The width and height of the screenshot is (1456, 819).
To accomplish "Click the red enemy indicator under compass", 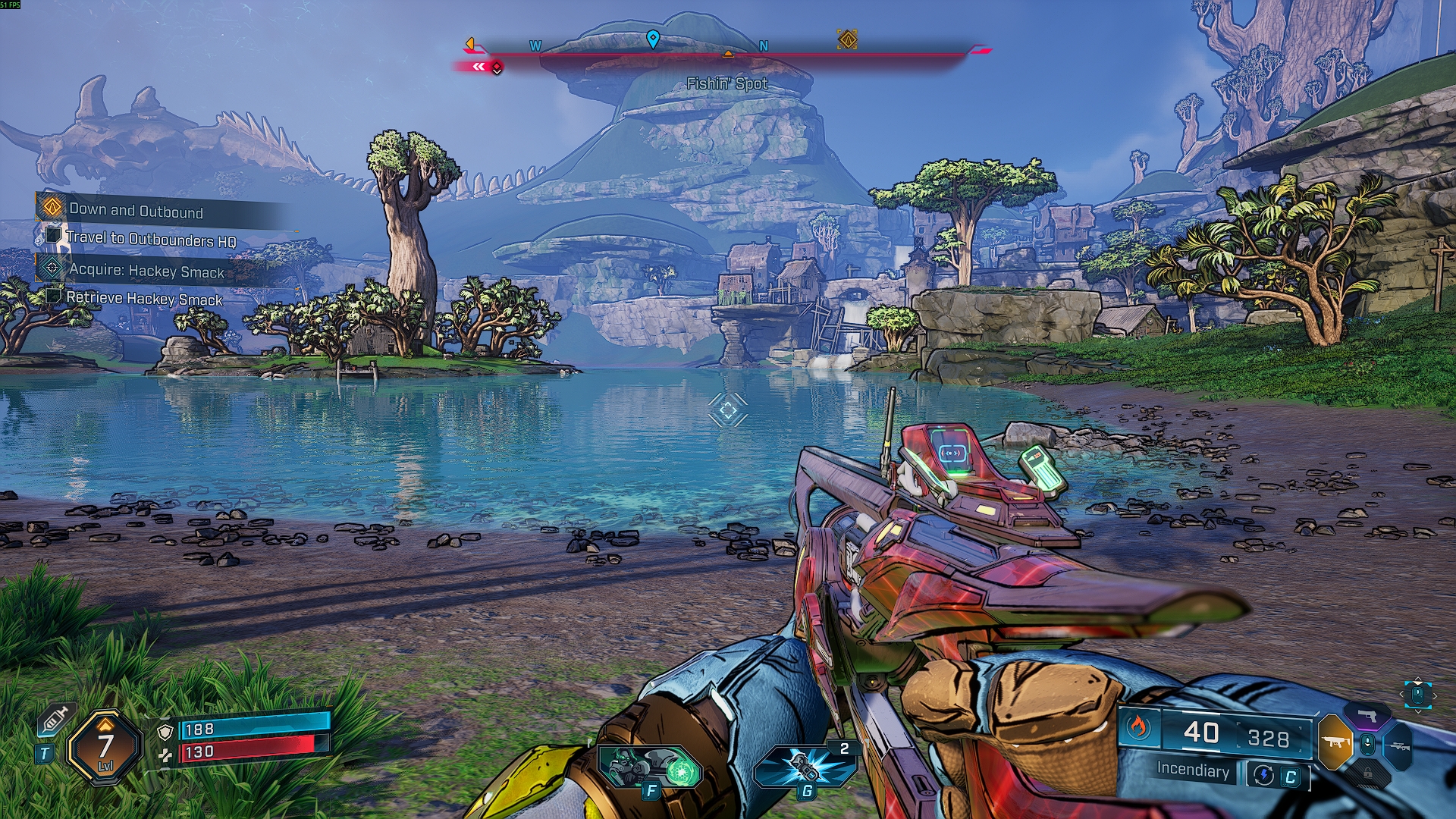I will [497, 68].
